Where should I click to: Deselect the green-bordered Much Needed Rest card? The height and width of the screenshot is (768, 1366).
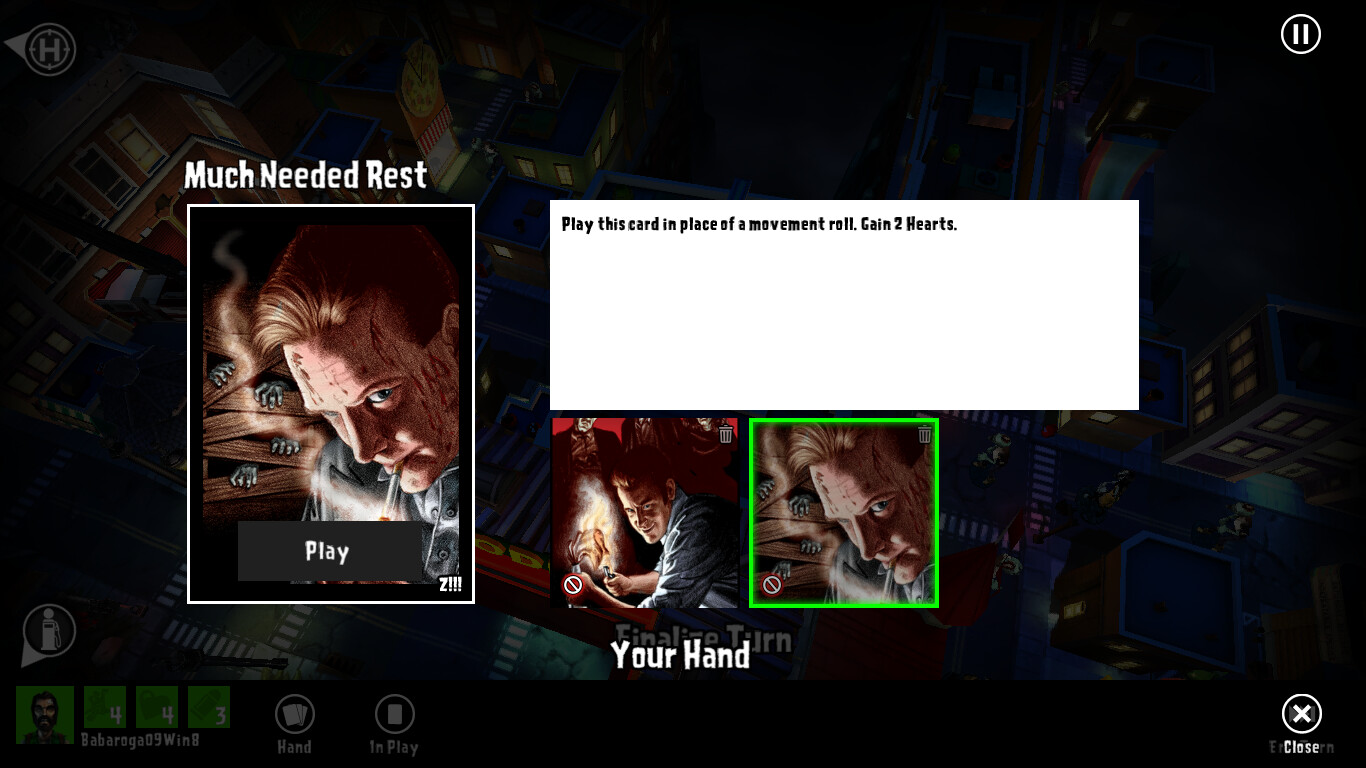844,513
